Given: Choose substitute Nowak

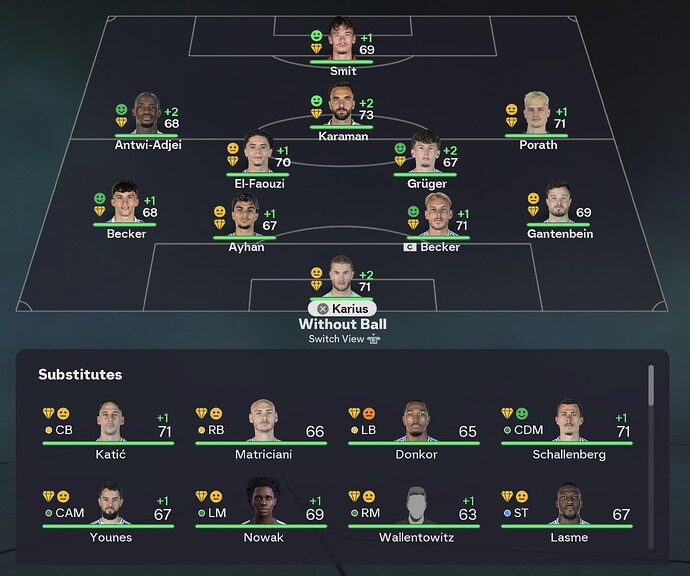Looking at the screenshot, I should tap(264, 509).
